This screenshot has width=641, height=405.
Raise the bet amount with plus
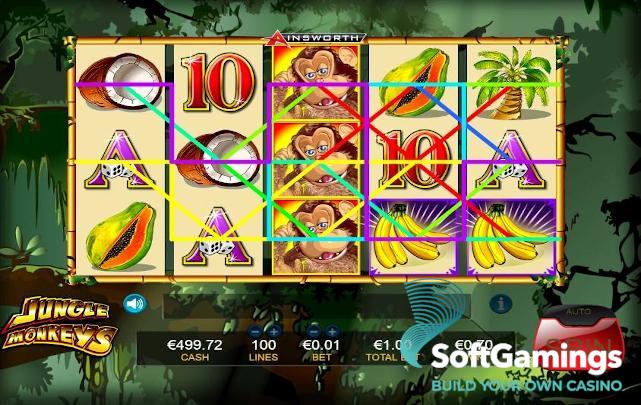tap(331, 330)
